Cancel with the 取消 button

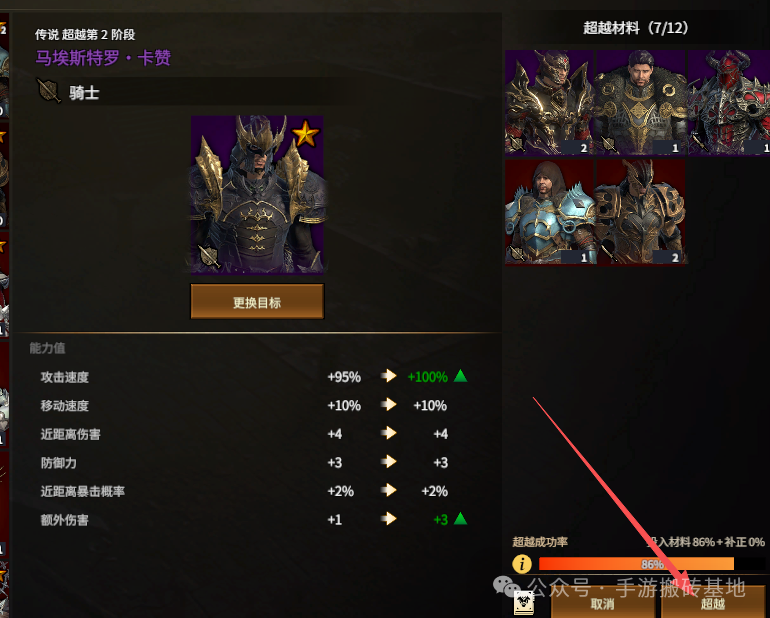pos(602,603)
